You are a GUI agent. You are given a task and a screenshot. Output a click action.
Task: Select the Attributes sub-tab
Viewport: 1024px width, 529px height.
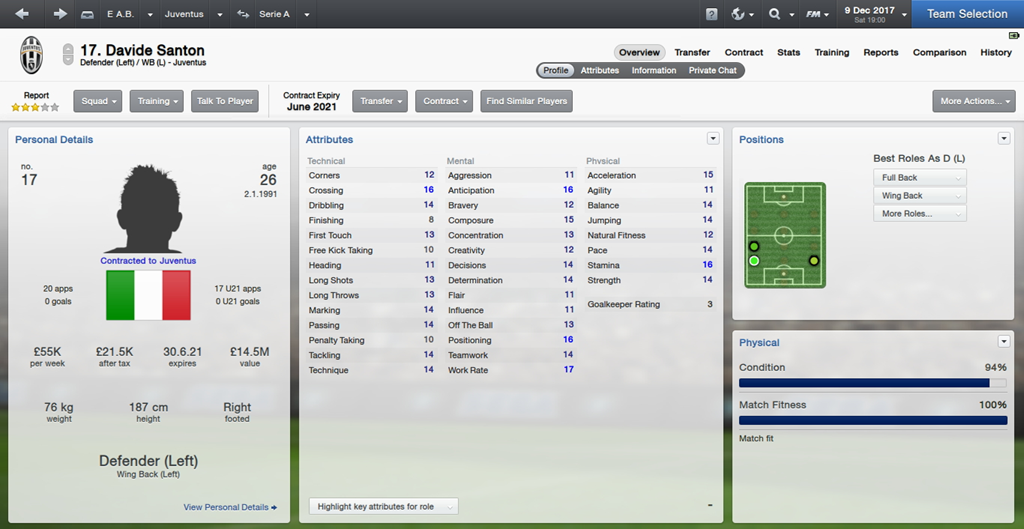coord(600,70)
